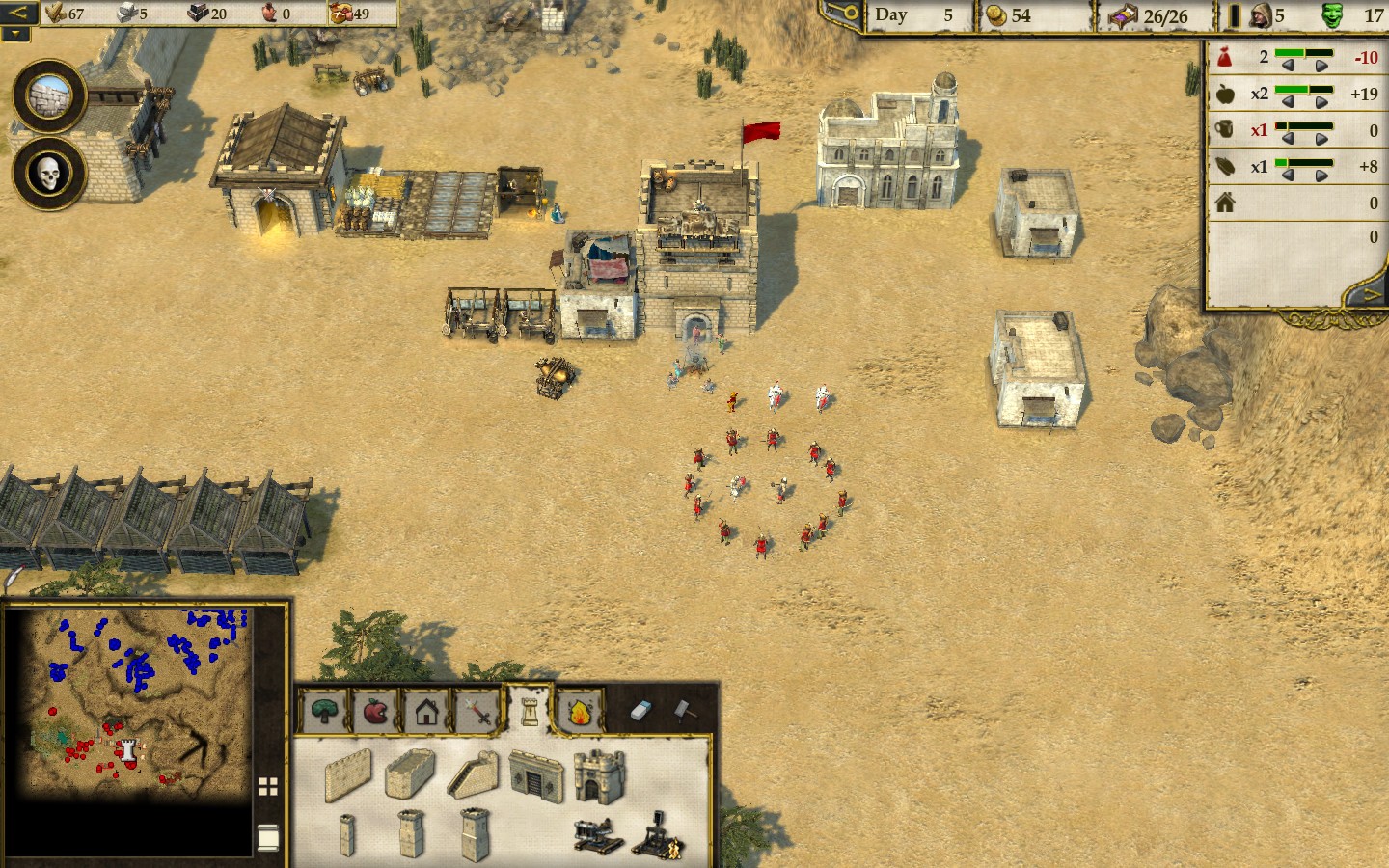The width and height of the screenshot is (1389, 868).
Task: Decrease apple rations with left arrow
Action: (x=1288, y=102)
